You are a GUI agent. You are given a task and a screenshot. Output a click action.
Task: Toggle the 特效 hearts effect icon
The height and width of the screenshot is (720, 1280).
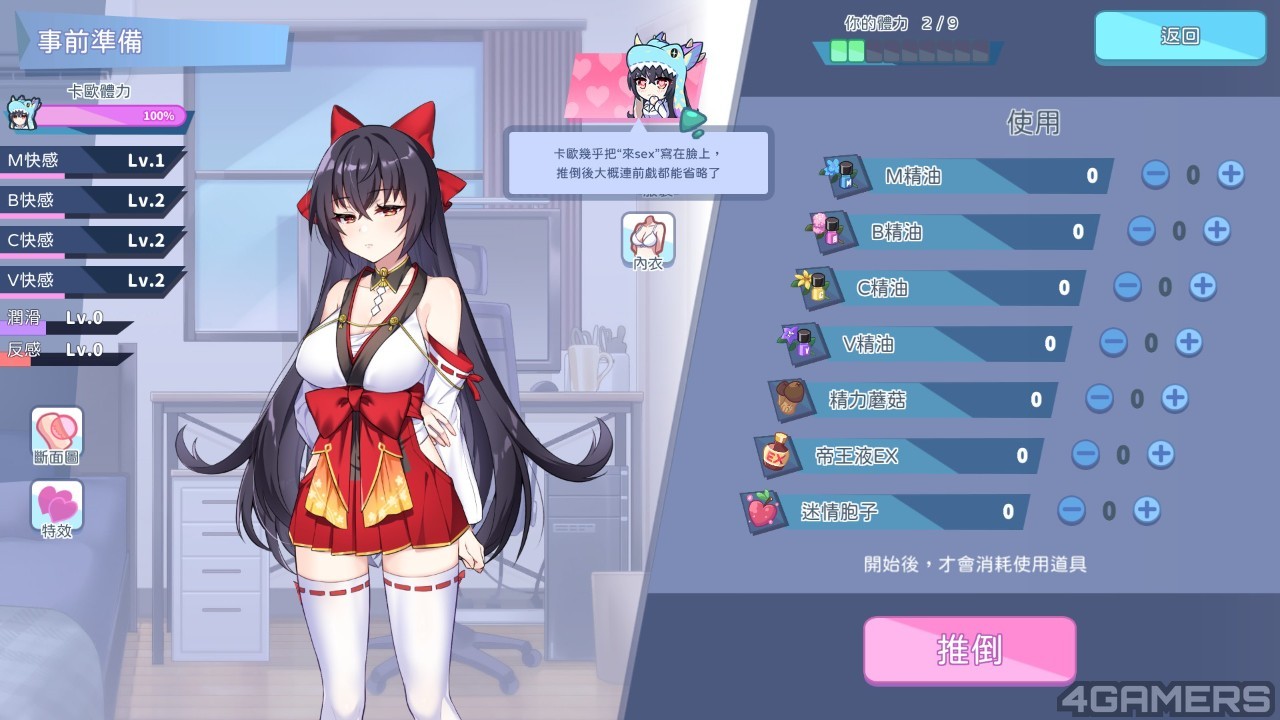pyautogui.click(x=57, y=508)
